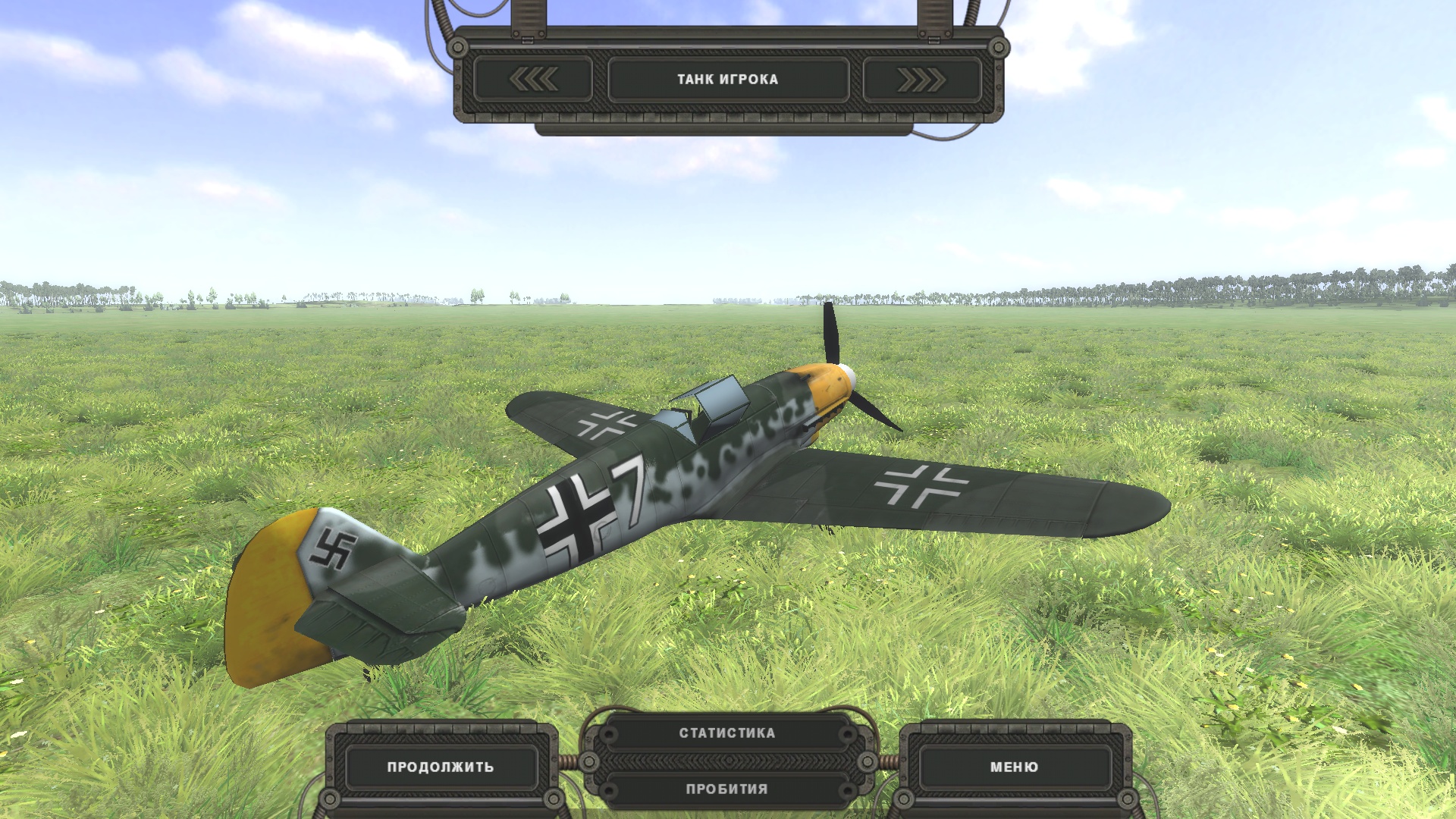Viewport: 1456px width, 819px height.
Task: Open the СТАТИСТИКА statistics panel
Action: 727,733
